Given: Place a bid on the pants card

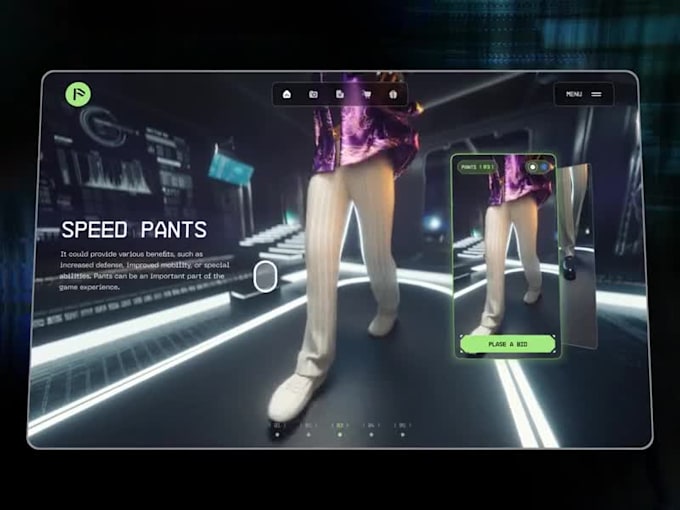Looking at the screenshot, I should [x=508, y=344].
